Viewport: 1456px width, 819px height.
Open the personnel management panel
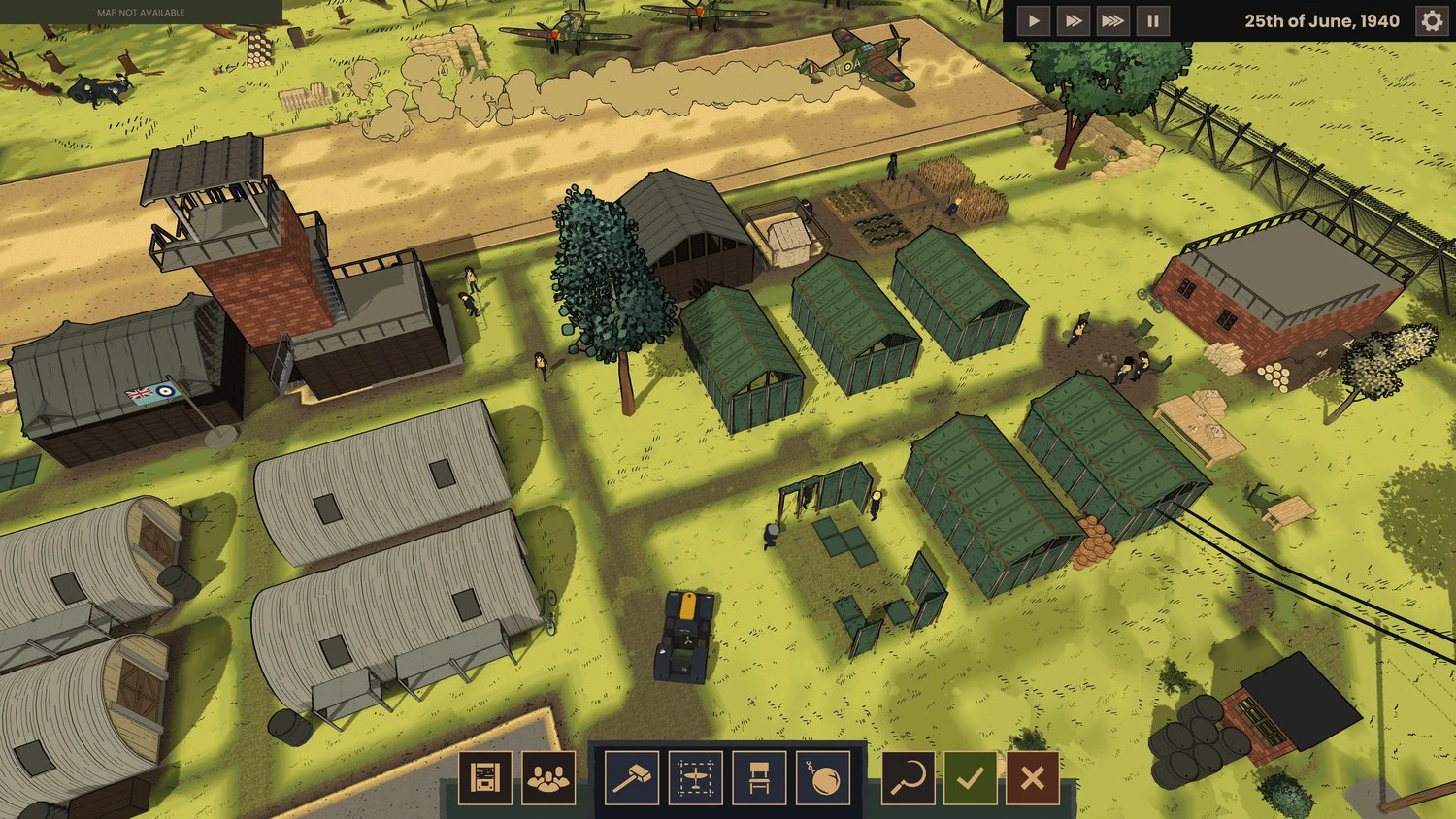point(548,778)
